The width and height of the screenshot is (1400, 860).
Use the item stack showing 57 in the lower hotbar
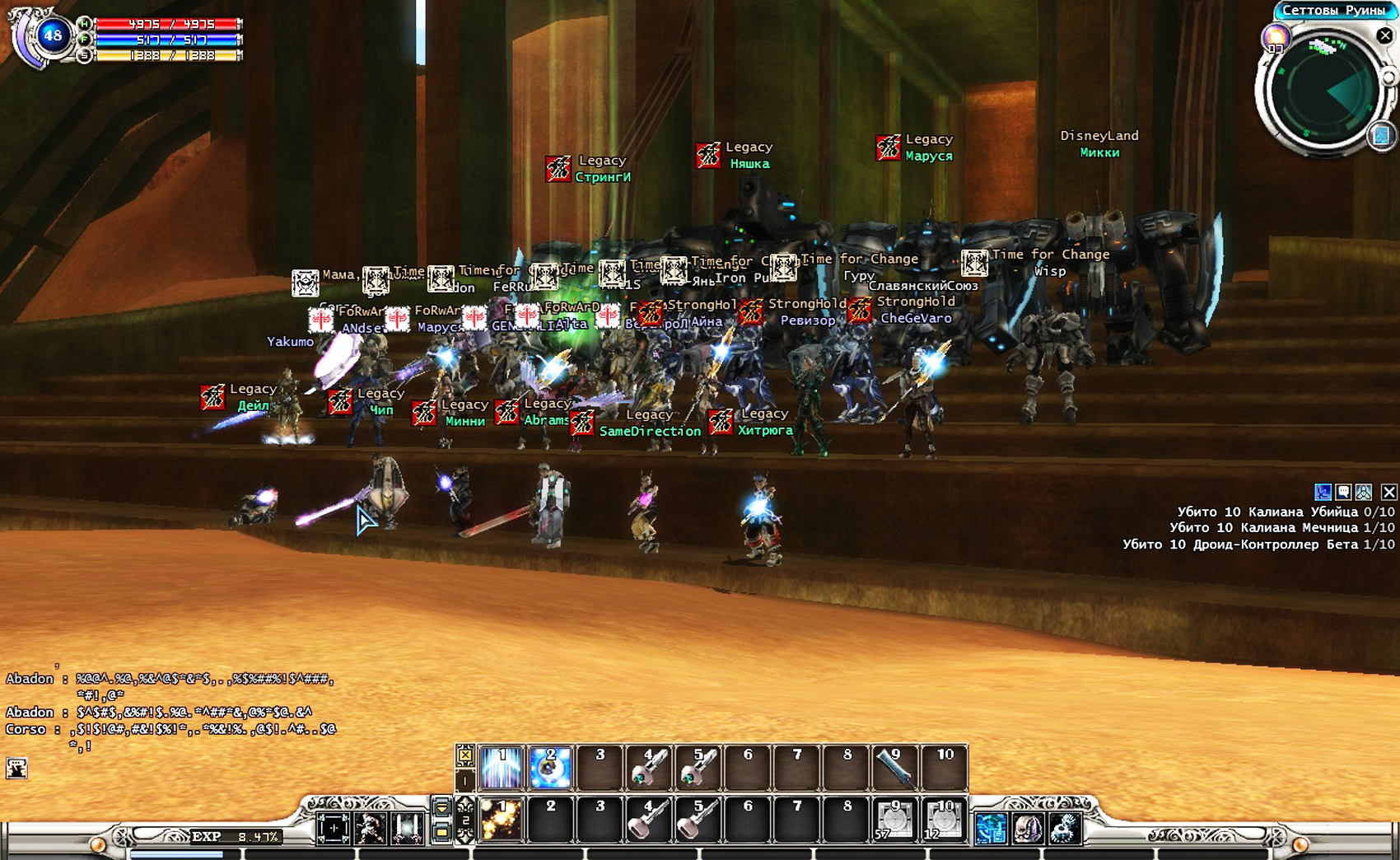895,820
